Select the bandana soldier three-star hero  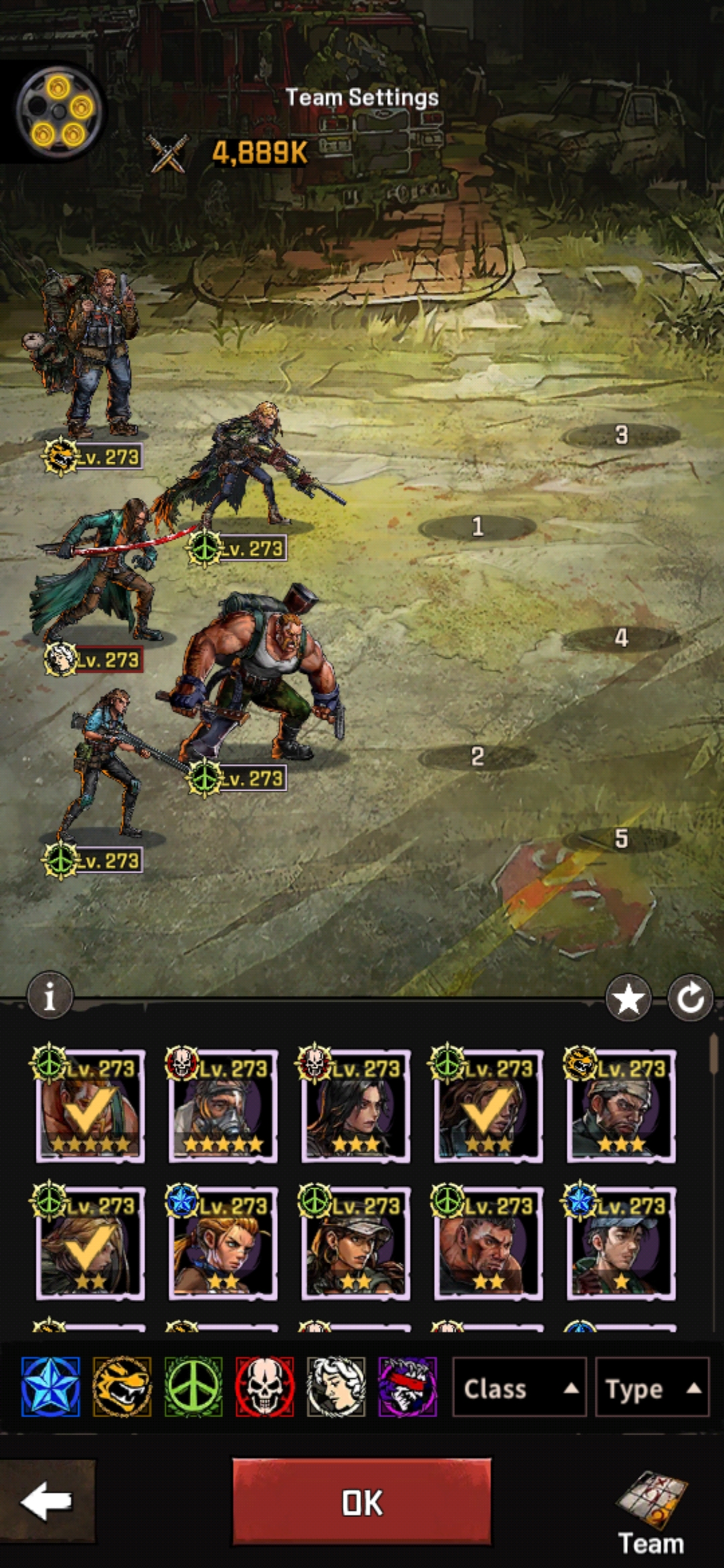(621, 1106)
